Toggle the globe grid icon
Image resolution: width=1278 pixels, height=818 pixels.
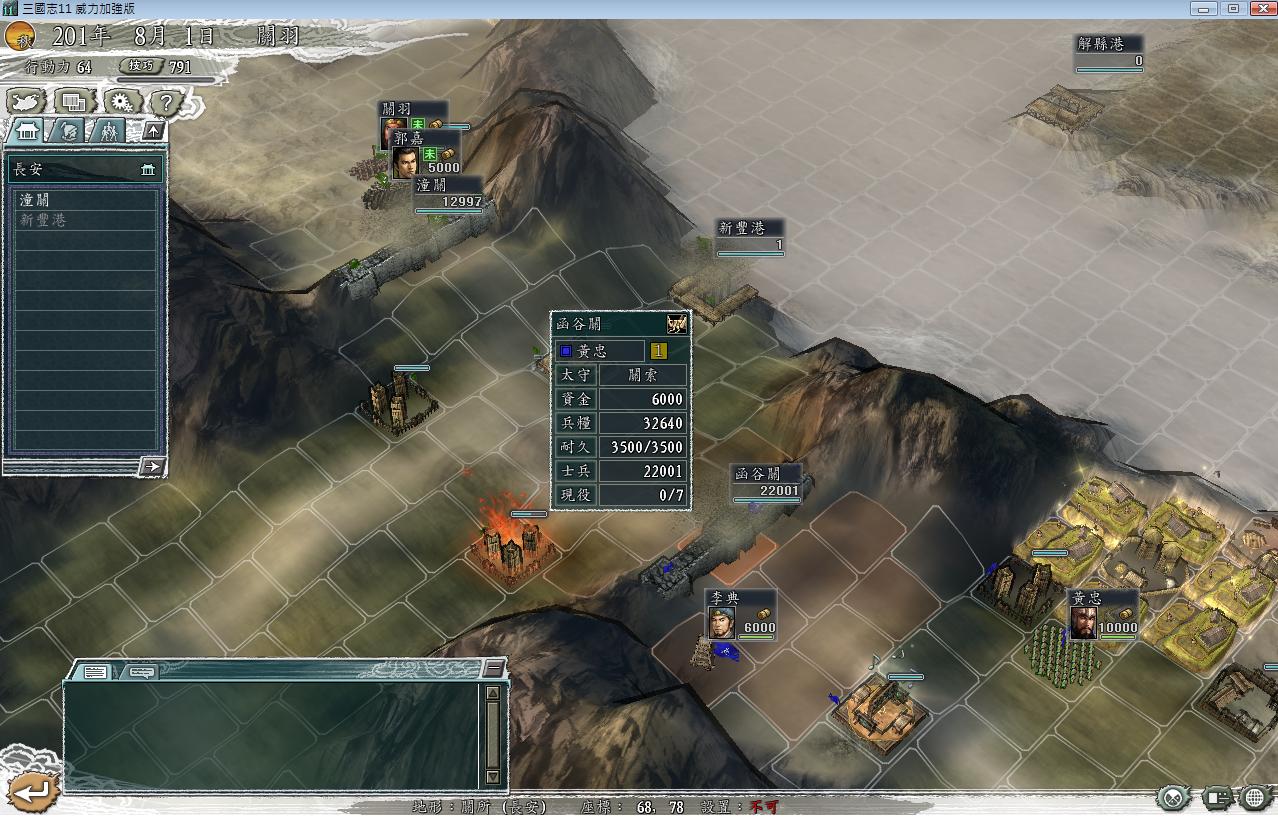(1256, 798)
